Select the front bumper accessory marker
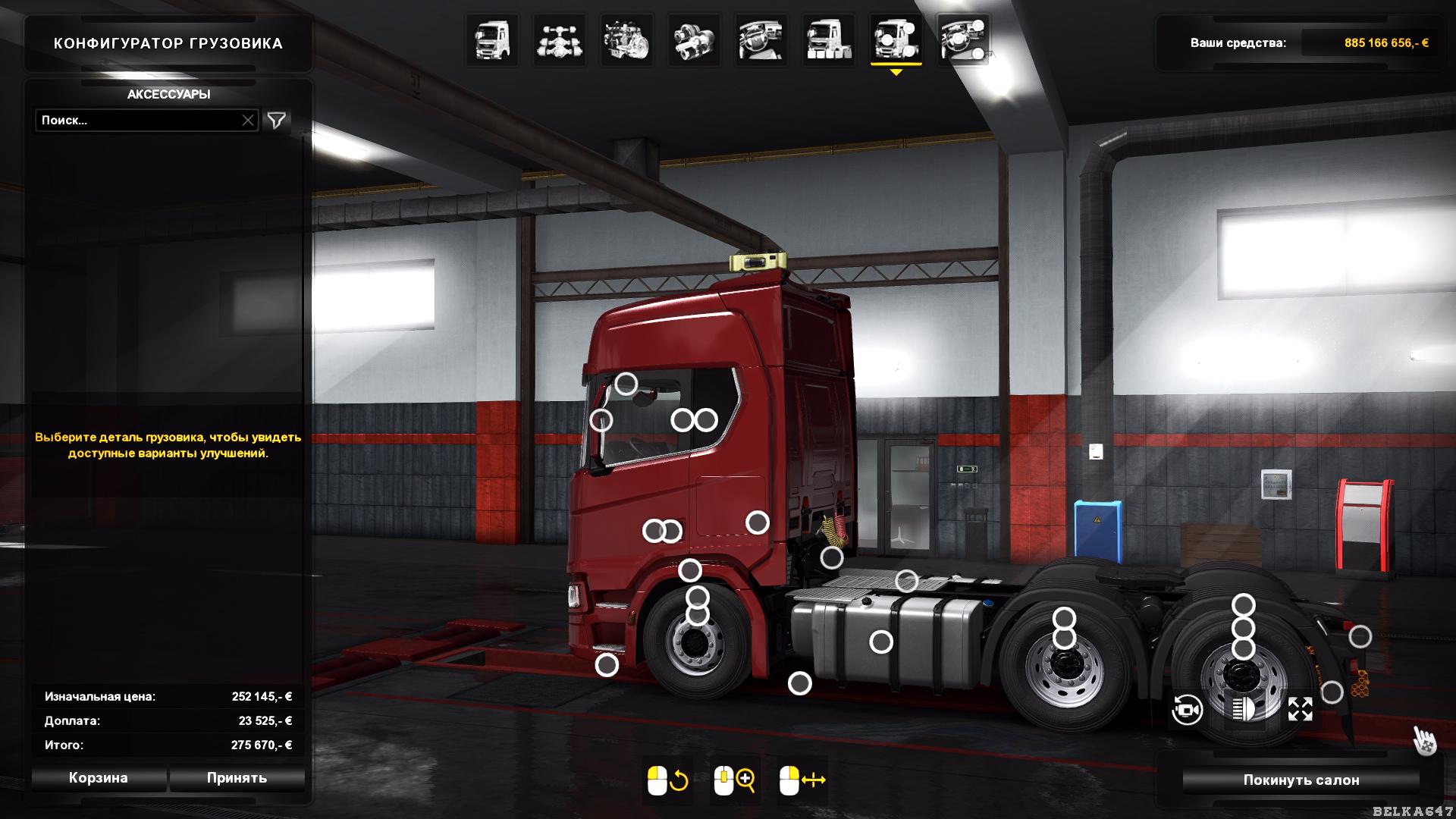1456x819 pixels. (x=607, y=665)
